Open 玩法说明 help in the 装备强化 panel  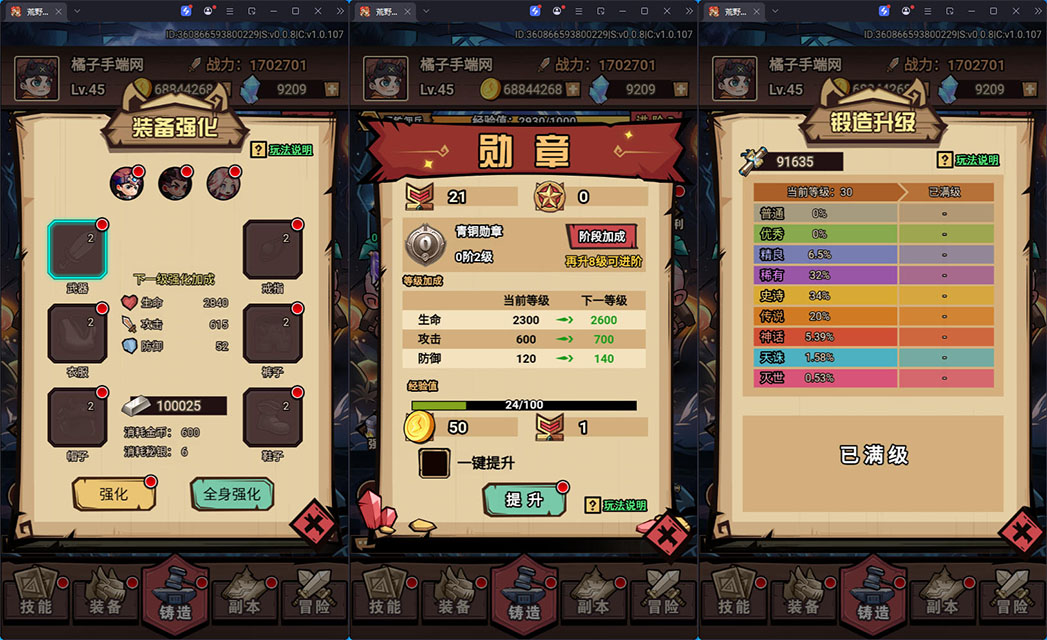click(x=281, y=150)
